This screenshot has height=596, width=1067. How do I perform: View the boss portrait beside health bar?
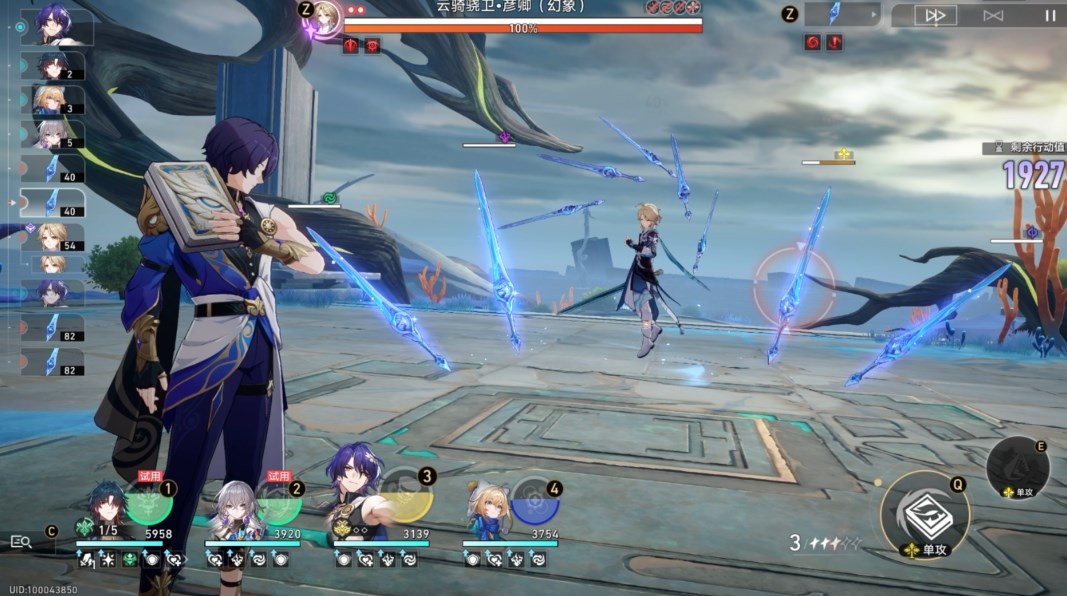click(325, 15)
